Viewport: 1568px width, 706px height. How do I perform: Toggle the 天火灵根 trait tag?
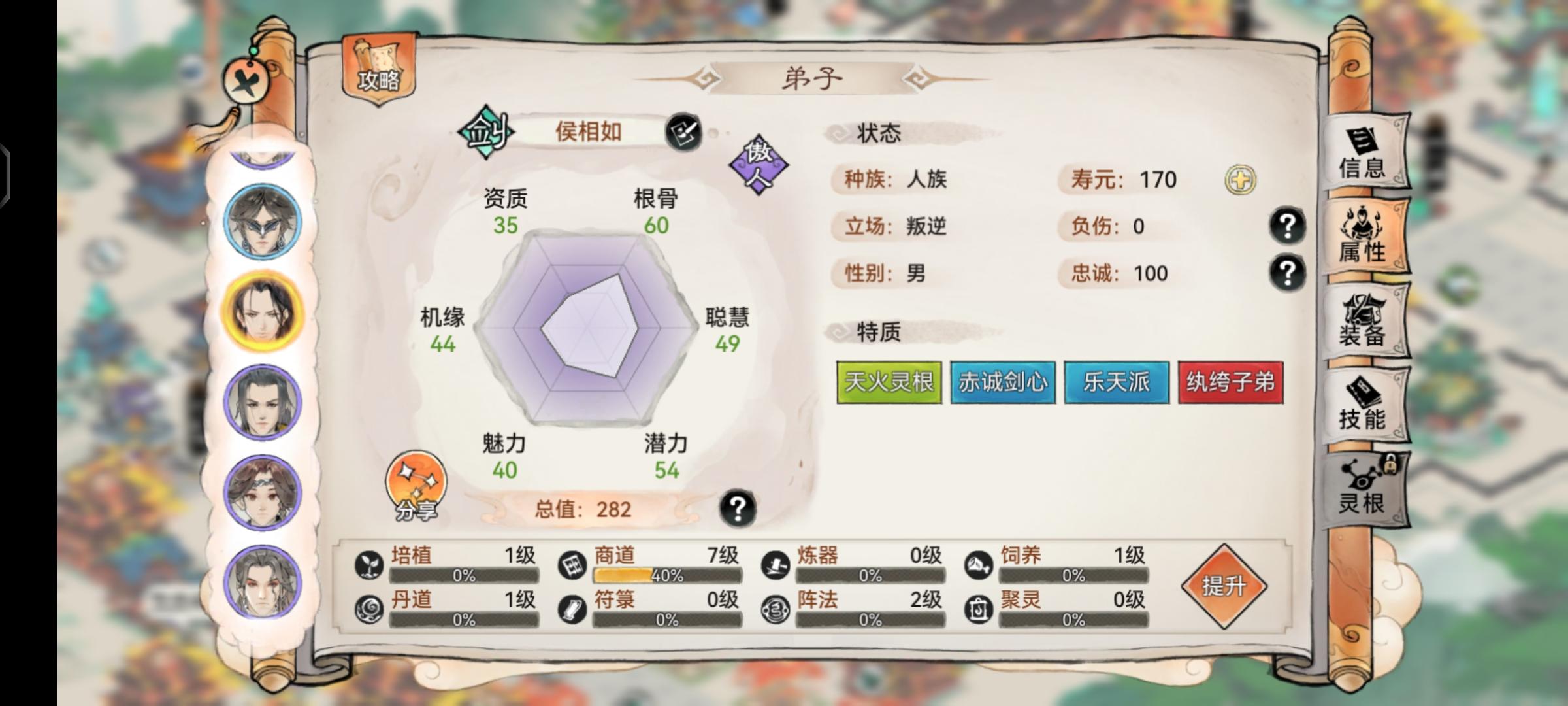click(889, 382)
